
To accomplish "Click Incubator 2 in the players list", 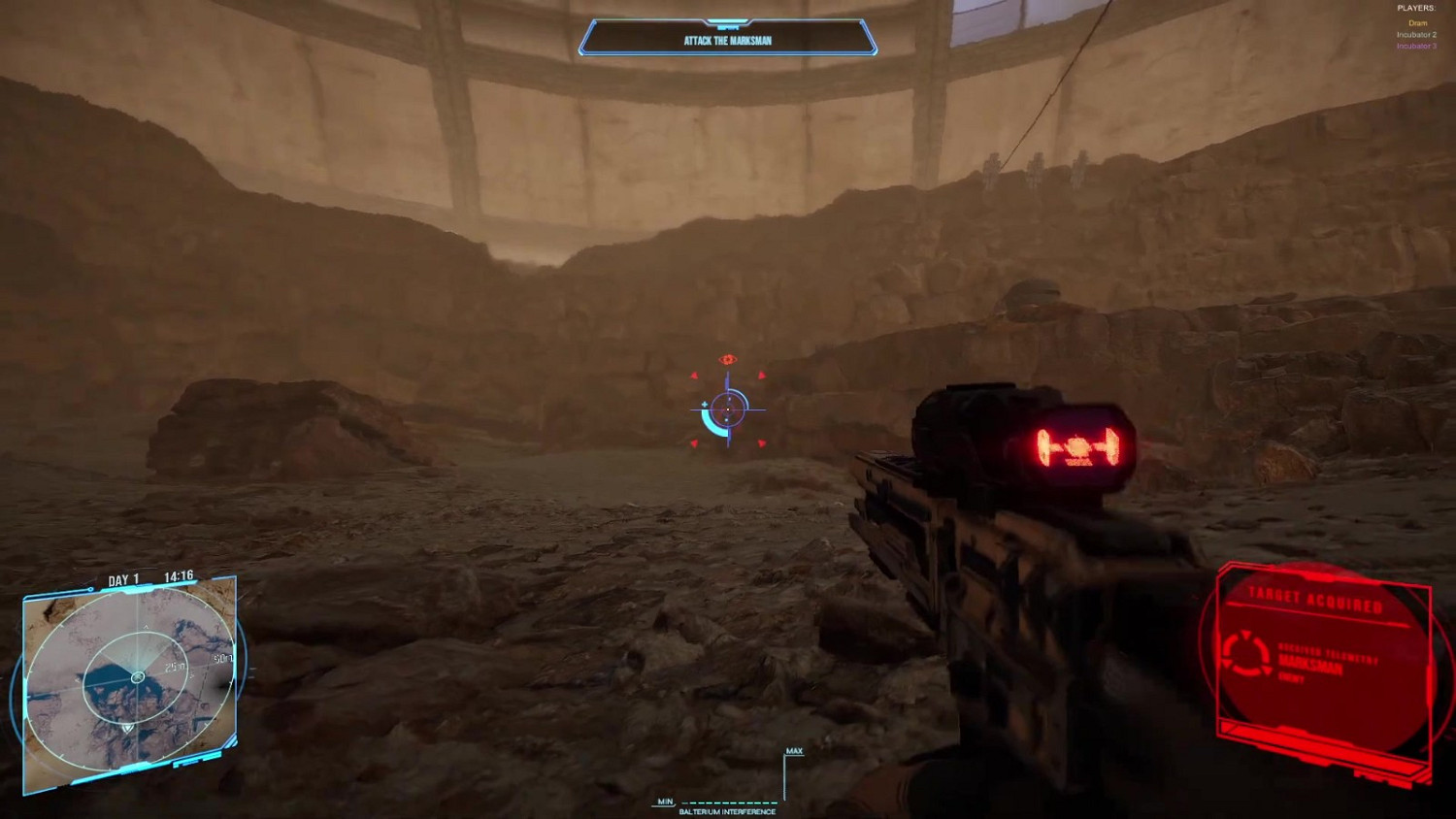I will pos(1415,35).
